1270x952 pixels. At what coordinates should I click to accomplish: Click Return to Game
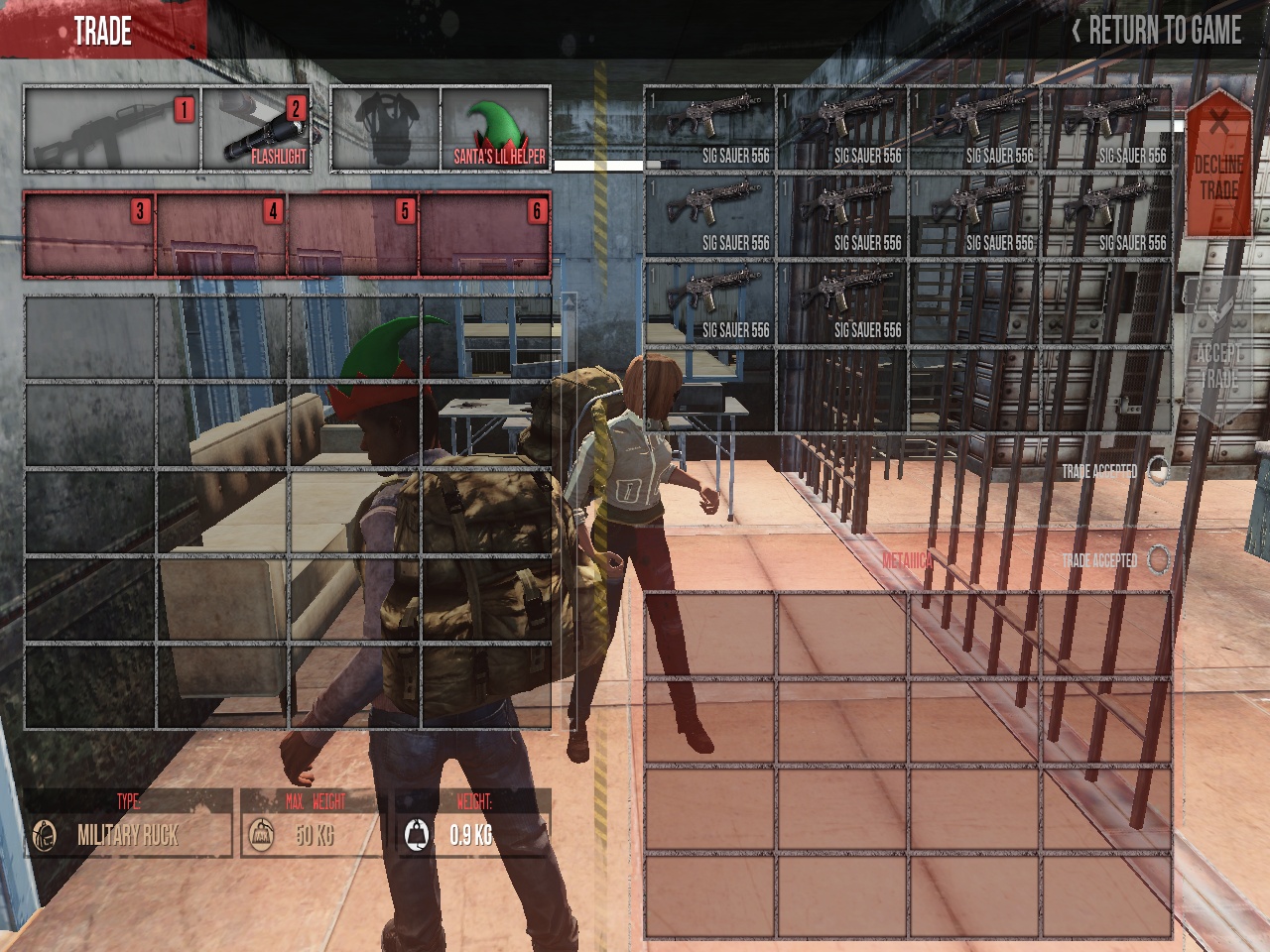coord(1156,31)
